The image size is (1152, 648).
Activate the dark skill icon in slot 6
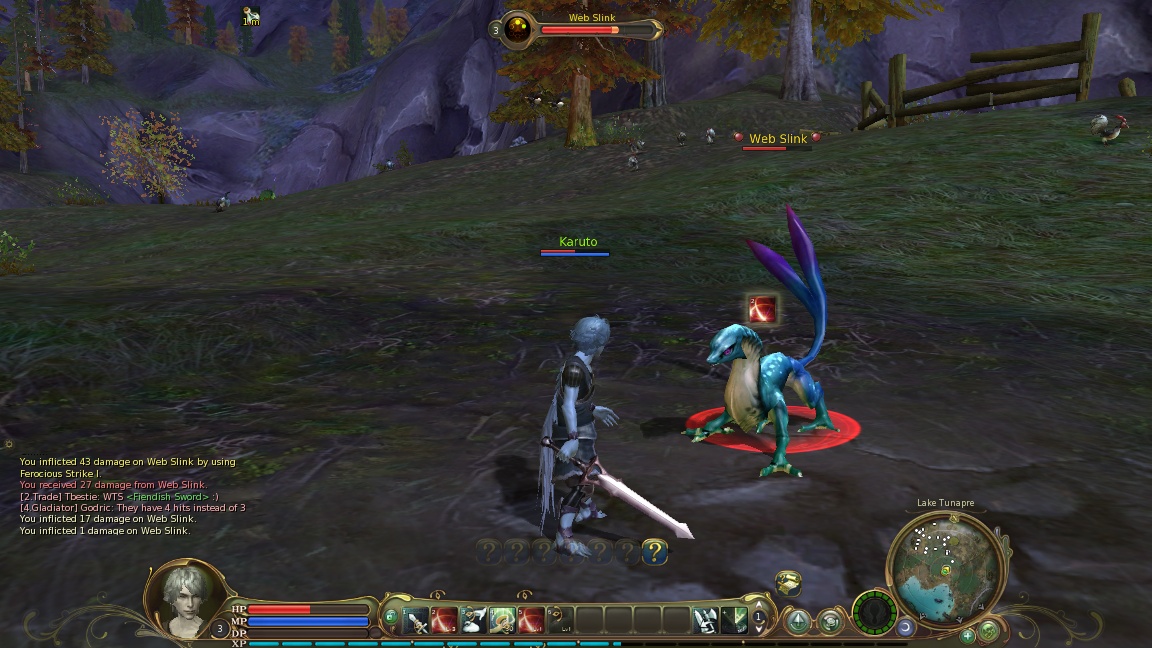pos(561,620)
